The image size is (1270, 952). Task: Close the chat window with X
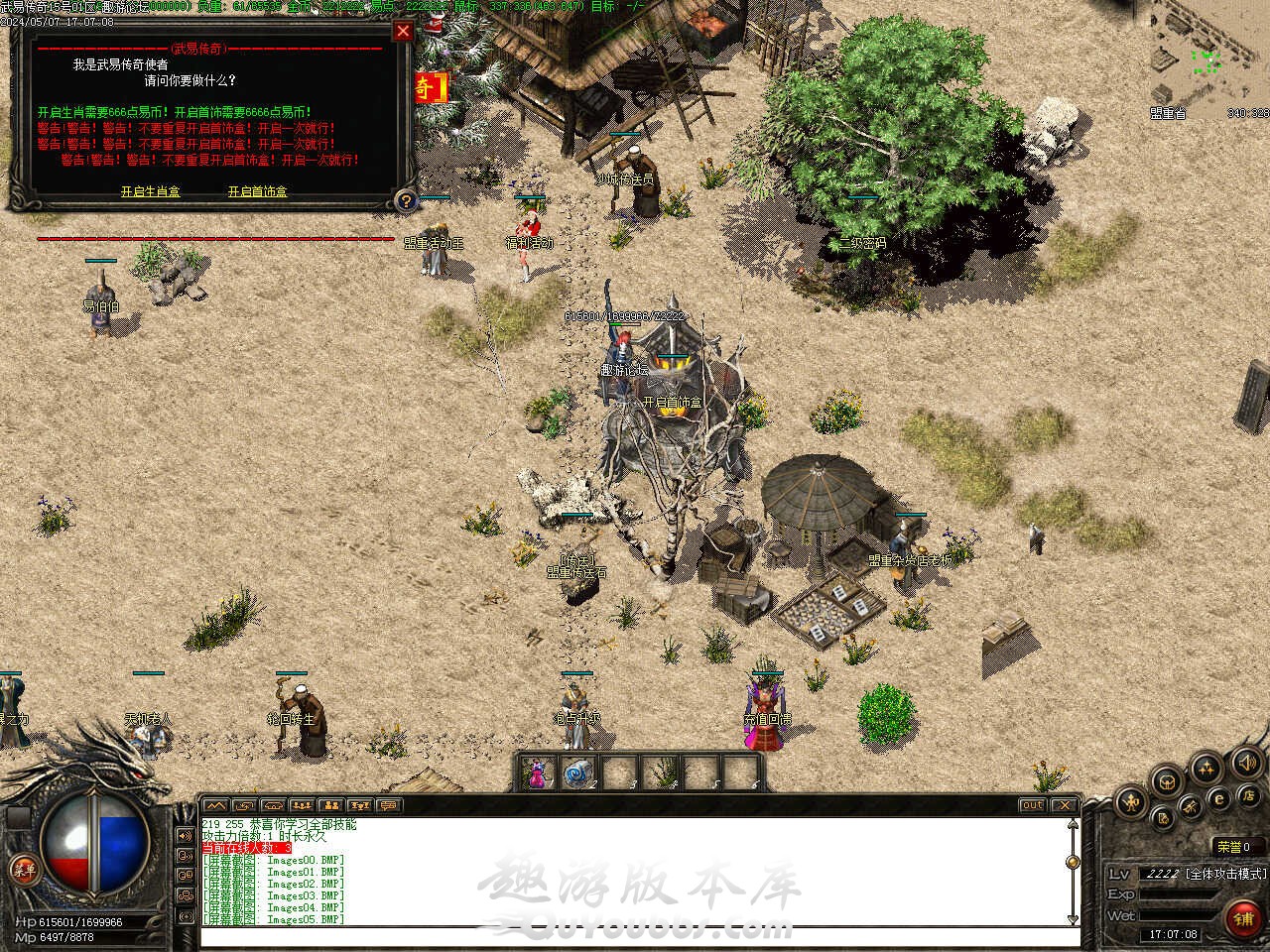coord(1064,805)
